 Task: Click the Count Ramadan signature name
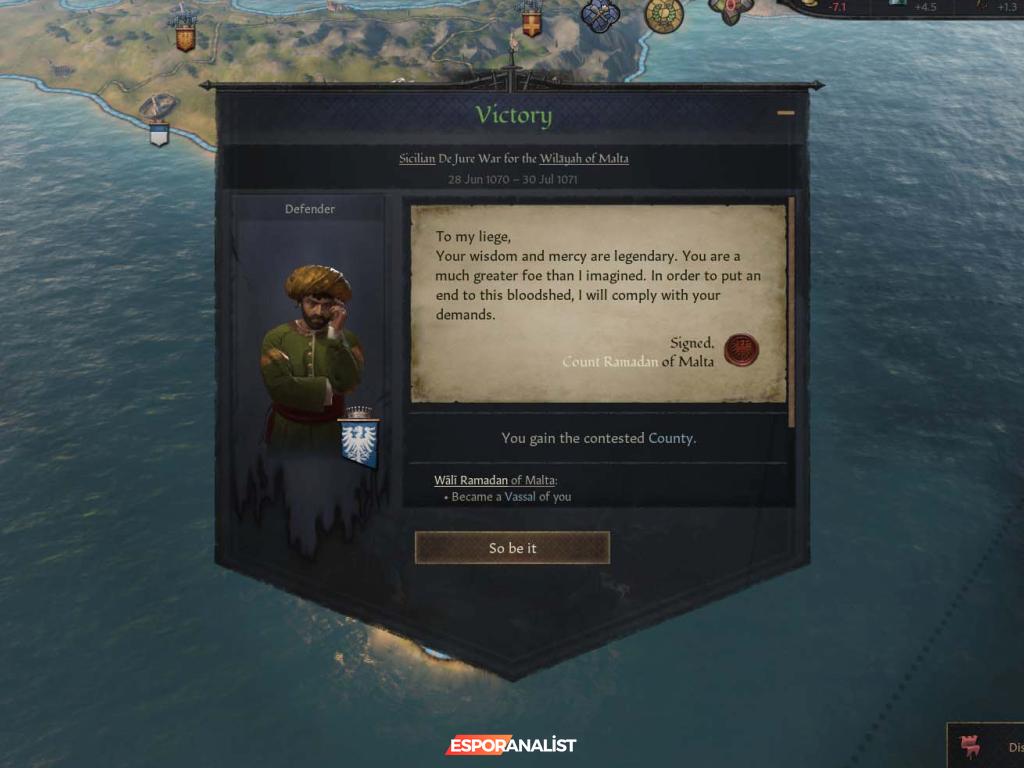click(x=609, y=362)
